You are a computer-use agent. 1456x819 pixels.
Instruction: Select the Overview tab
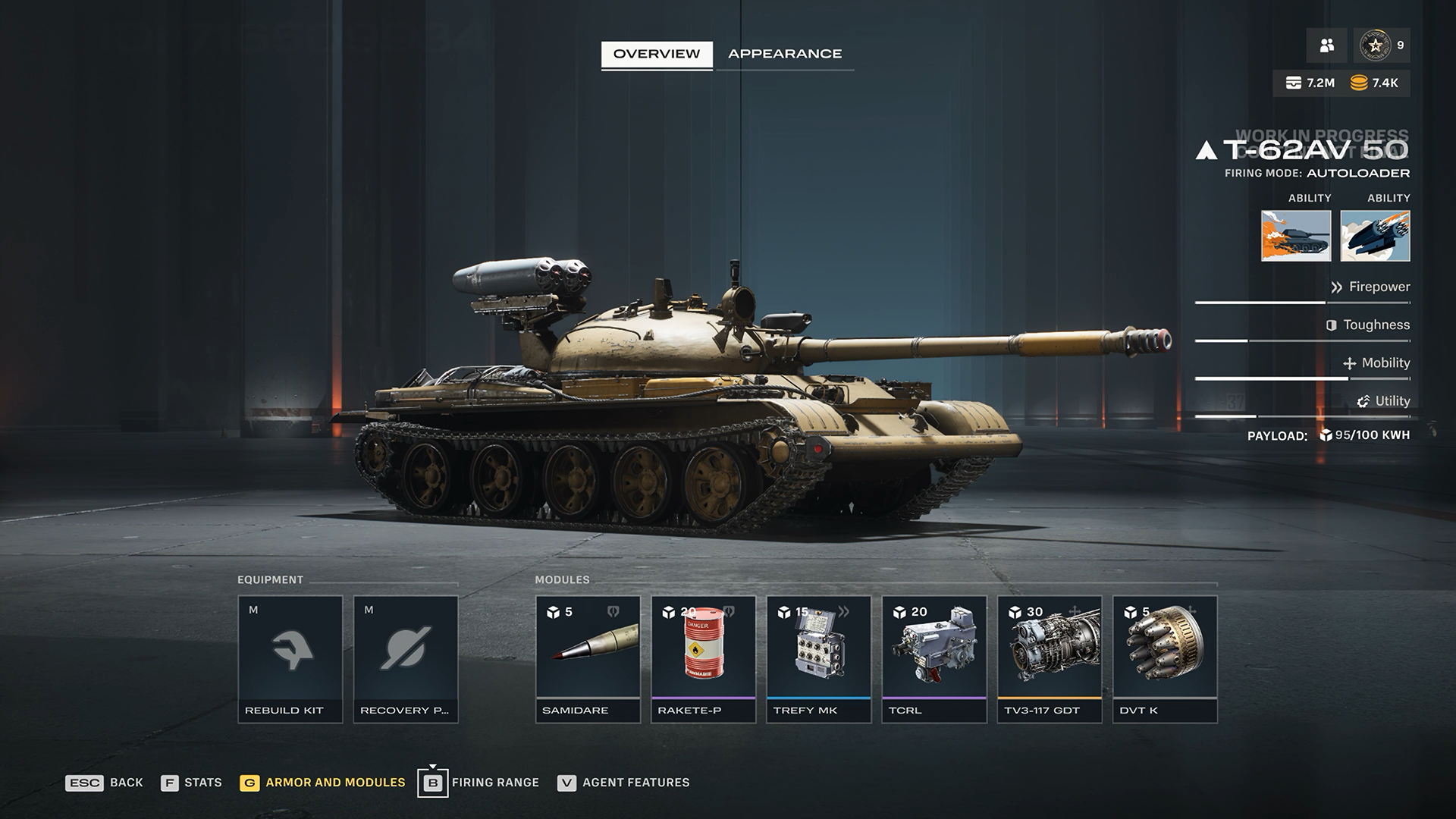coord(657,54)
